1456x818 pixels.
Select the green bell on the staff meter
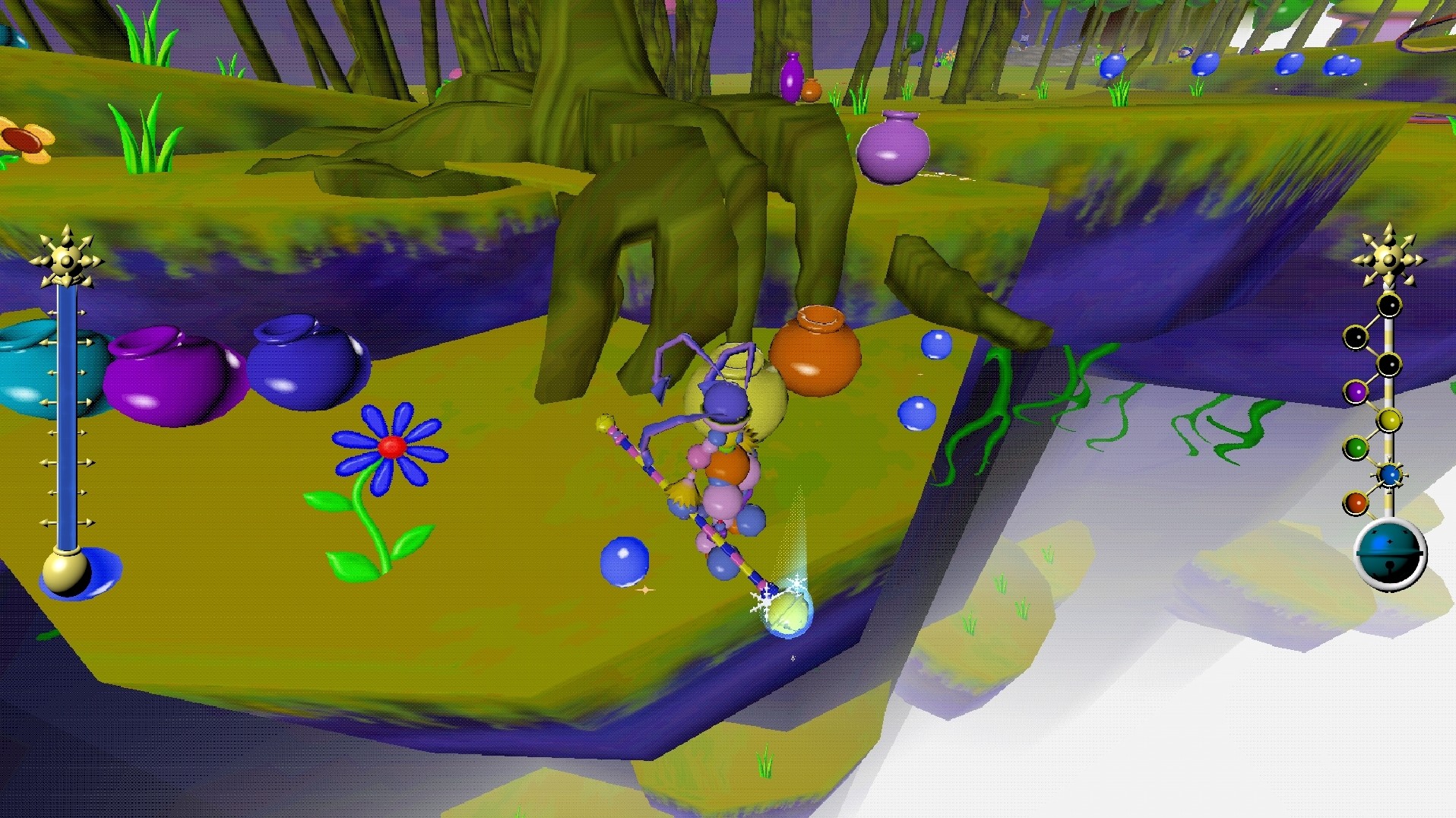coord(1358,445)
